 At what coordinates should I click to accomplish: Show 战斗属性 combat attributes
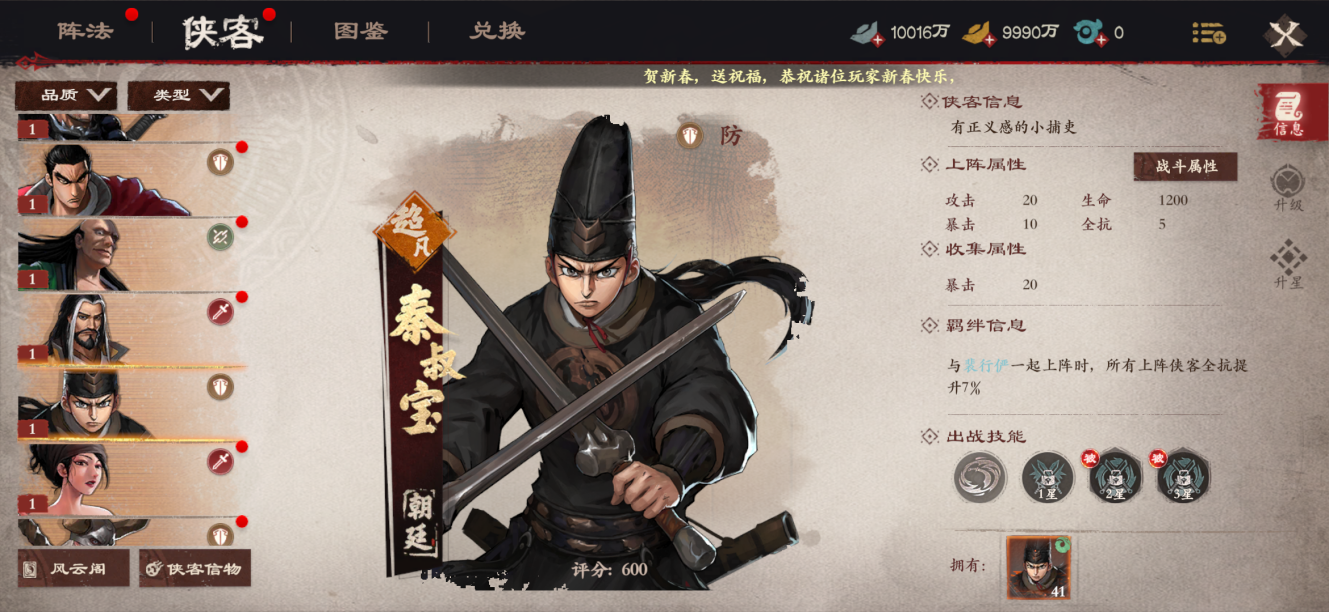pyautogui.click(x=1185, y=167)
